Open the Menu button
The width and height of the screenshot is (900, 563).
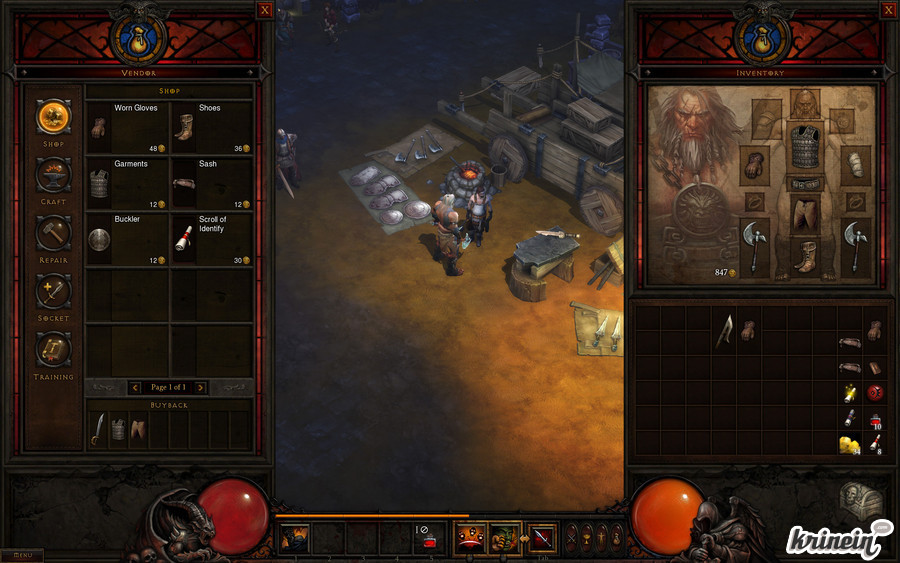[x=22, y=555]
